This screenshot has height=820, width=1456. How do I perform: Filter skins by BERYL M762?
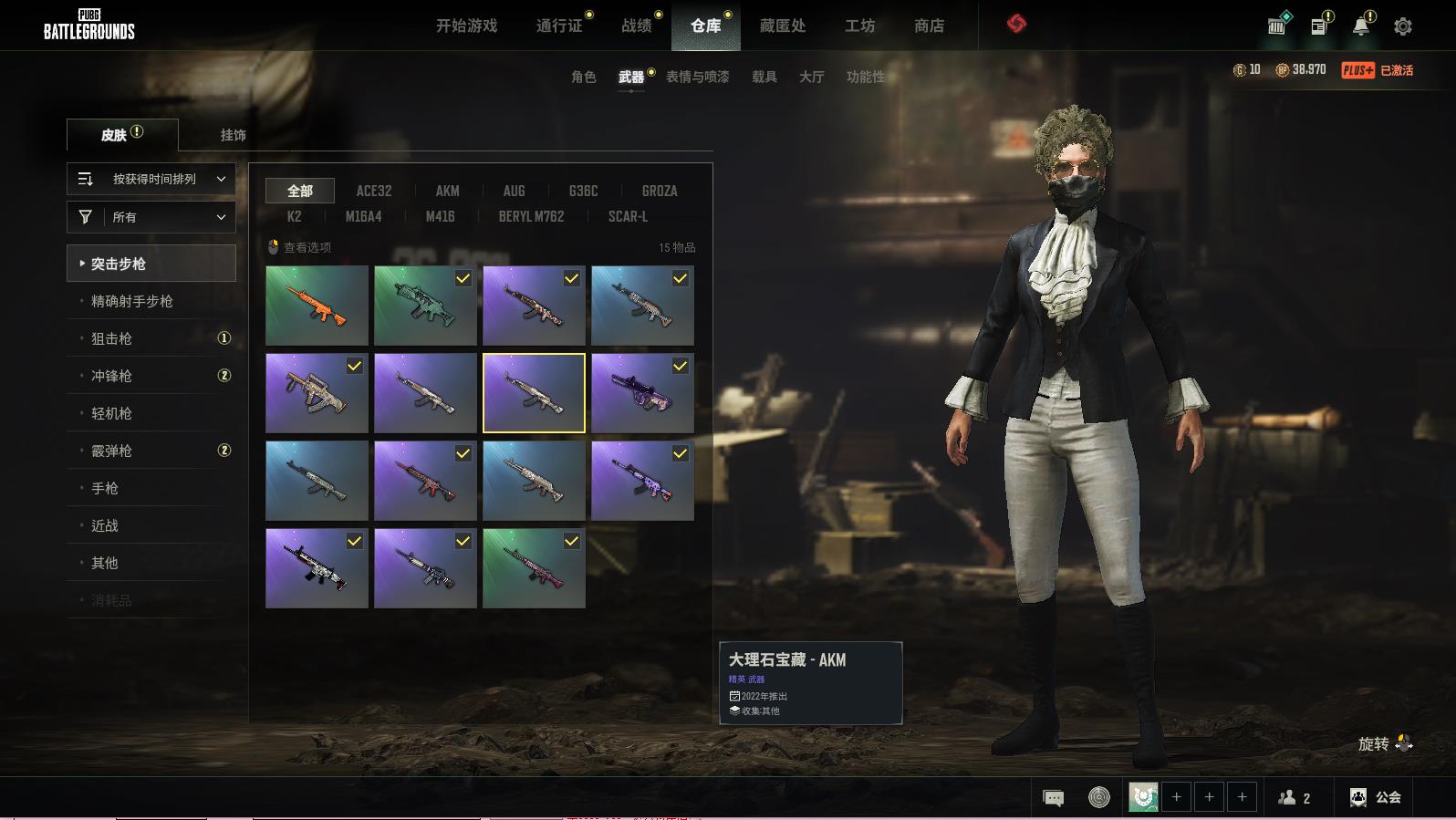click(x=531, y=216)
